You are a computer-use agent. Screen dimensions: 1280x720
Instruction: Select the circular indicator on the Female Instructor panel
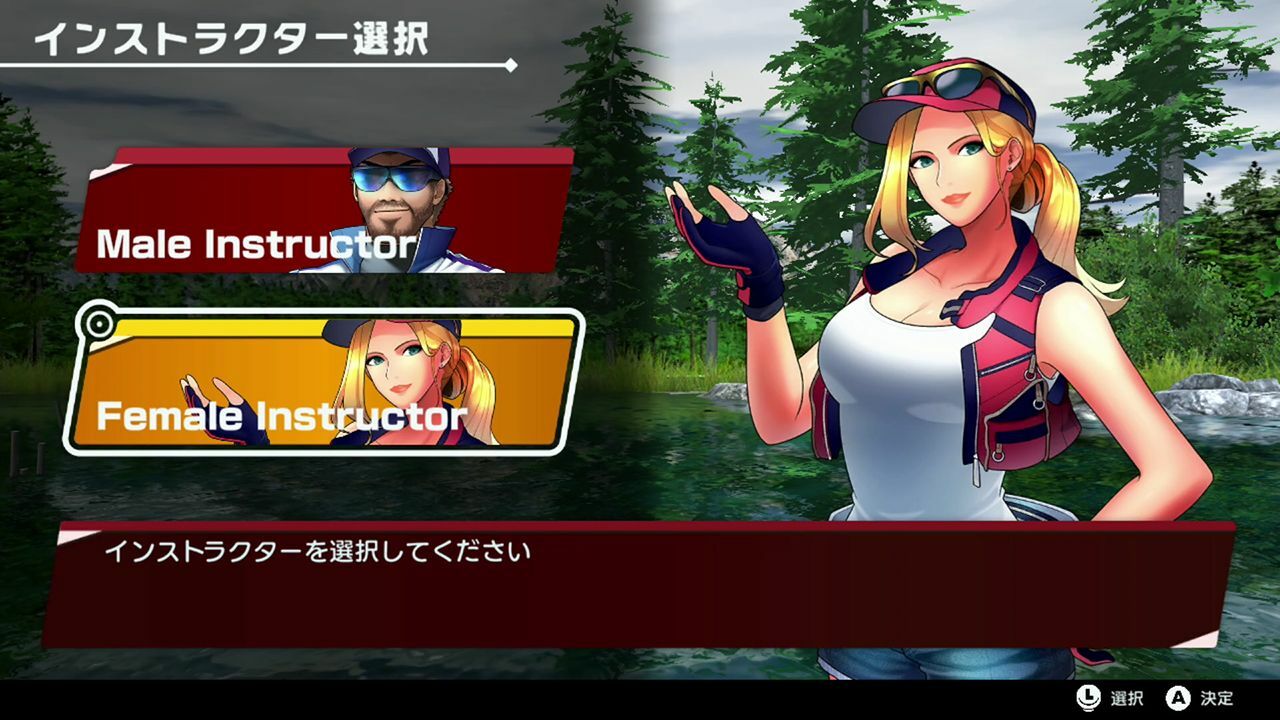(99, 323)
